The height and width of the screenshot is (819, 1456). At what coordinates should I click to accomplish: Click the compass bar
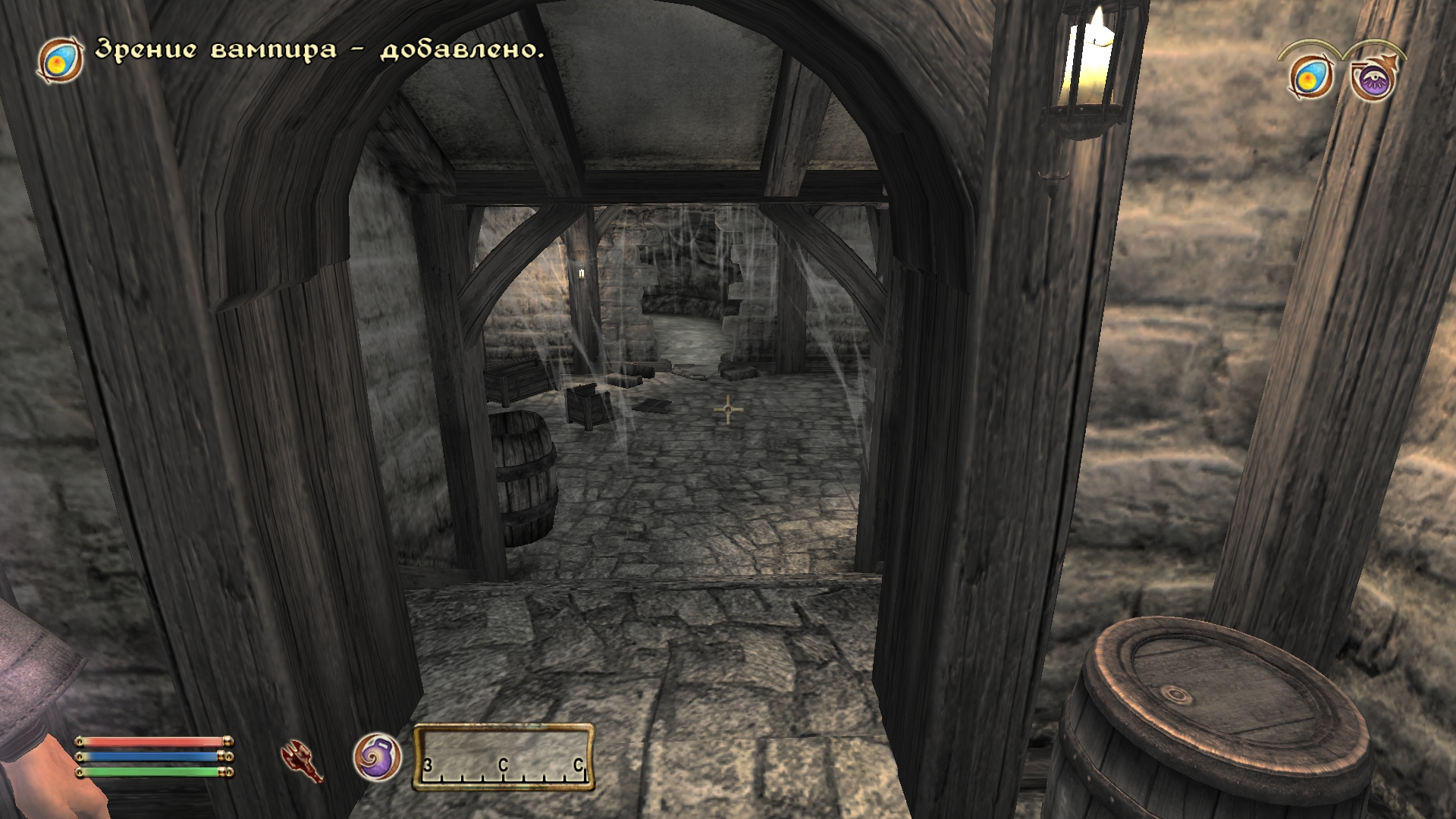point(504,758)
